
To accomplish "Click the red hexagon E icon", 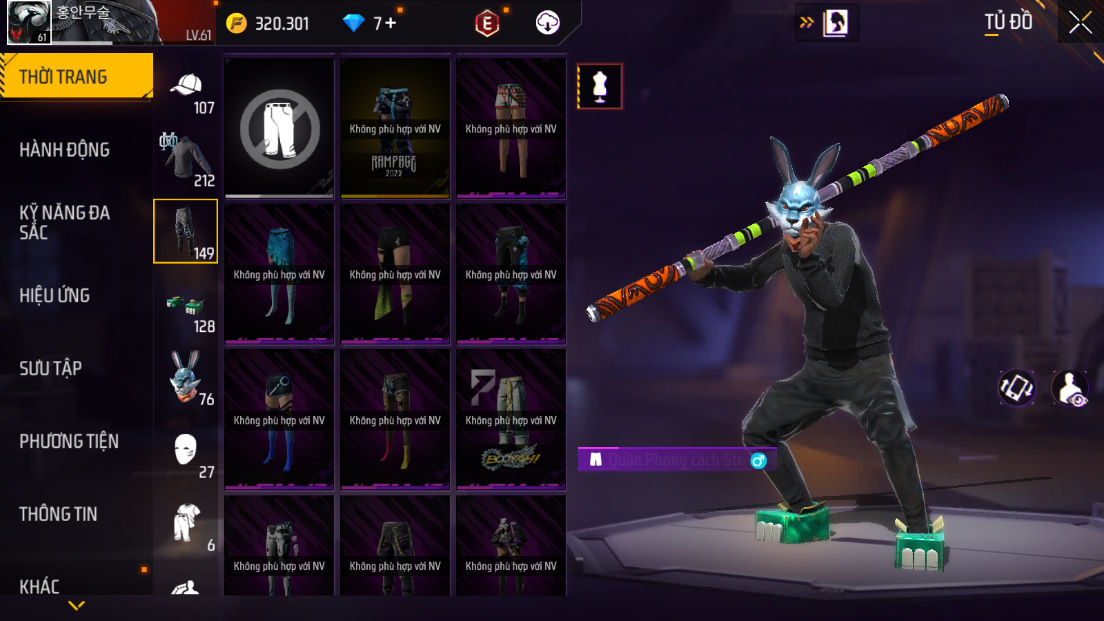I will click(487, 23).
